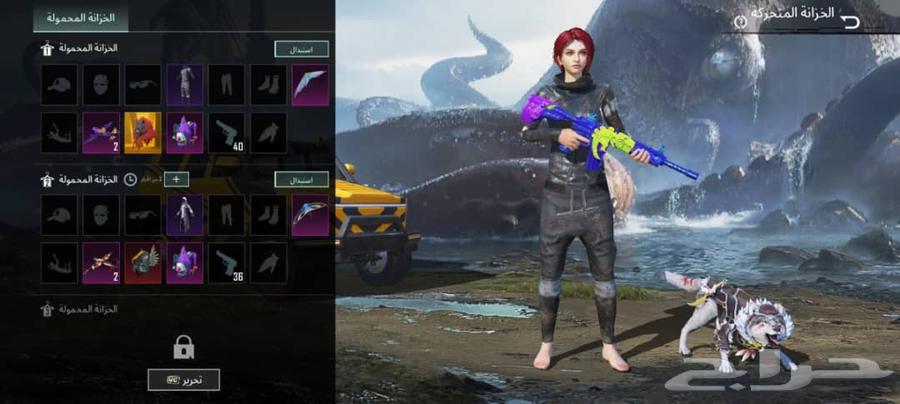
Task: Select the الخزانة المحمولة tab header
Action: (80, 18)
